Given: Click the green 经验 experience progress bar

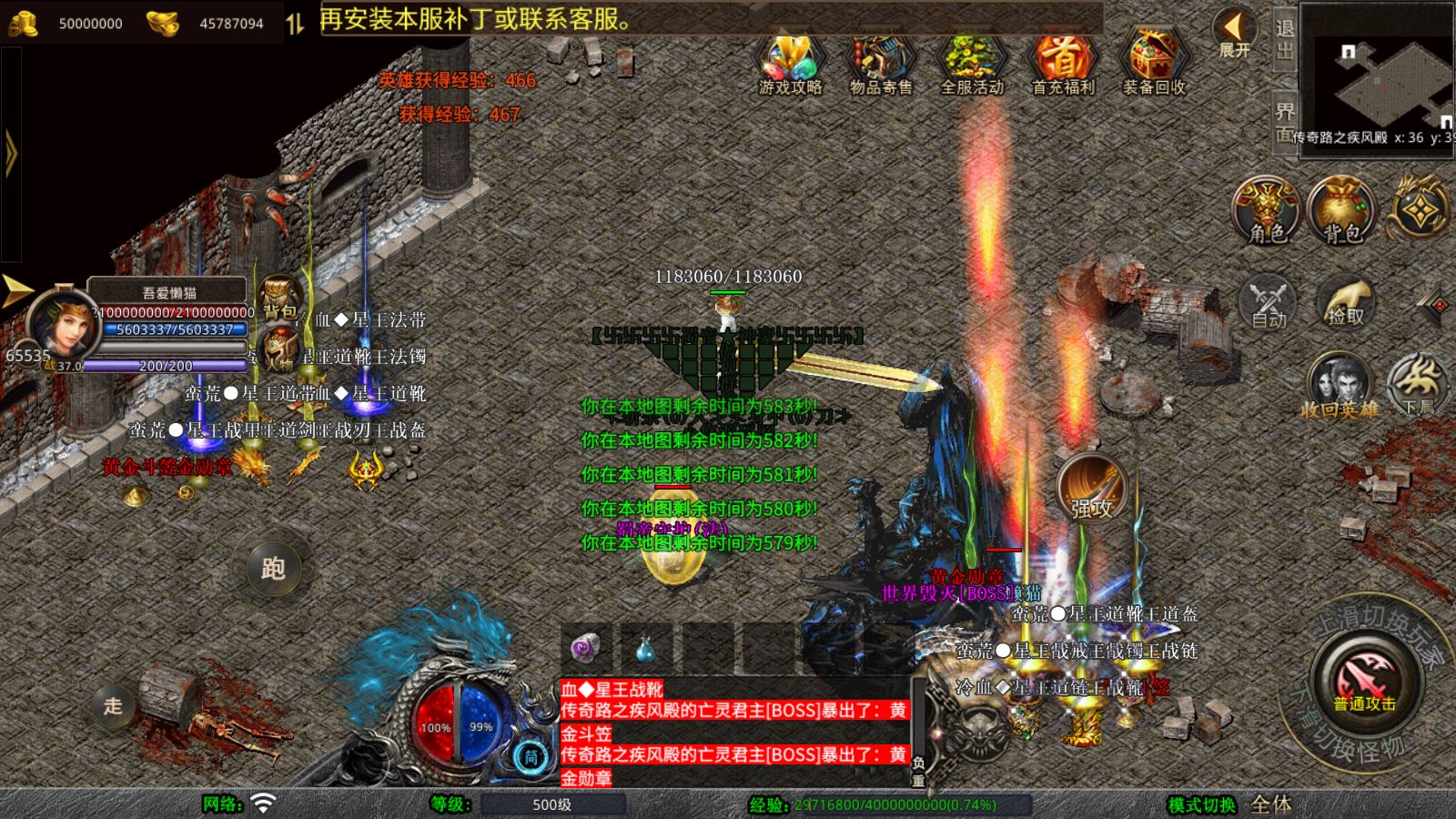Looking at the screenshot, I should 910,807.
